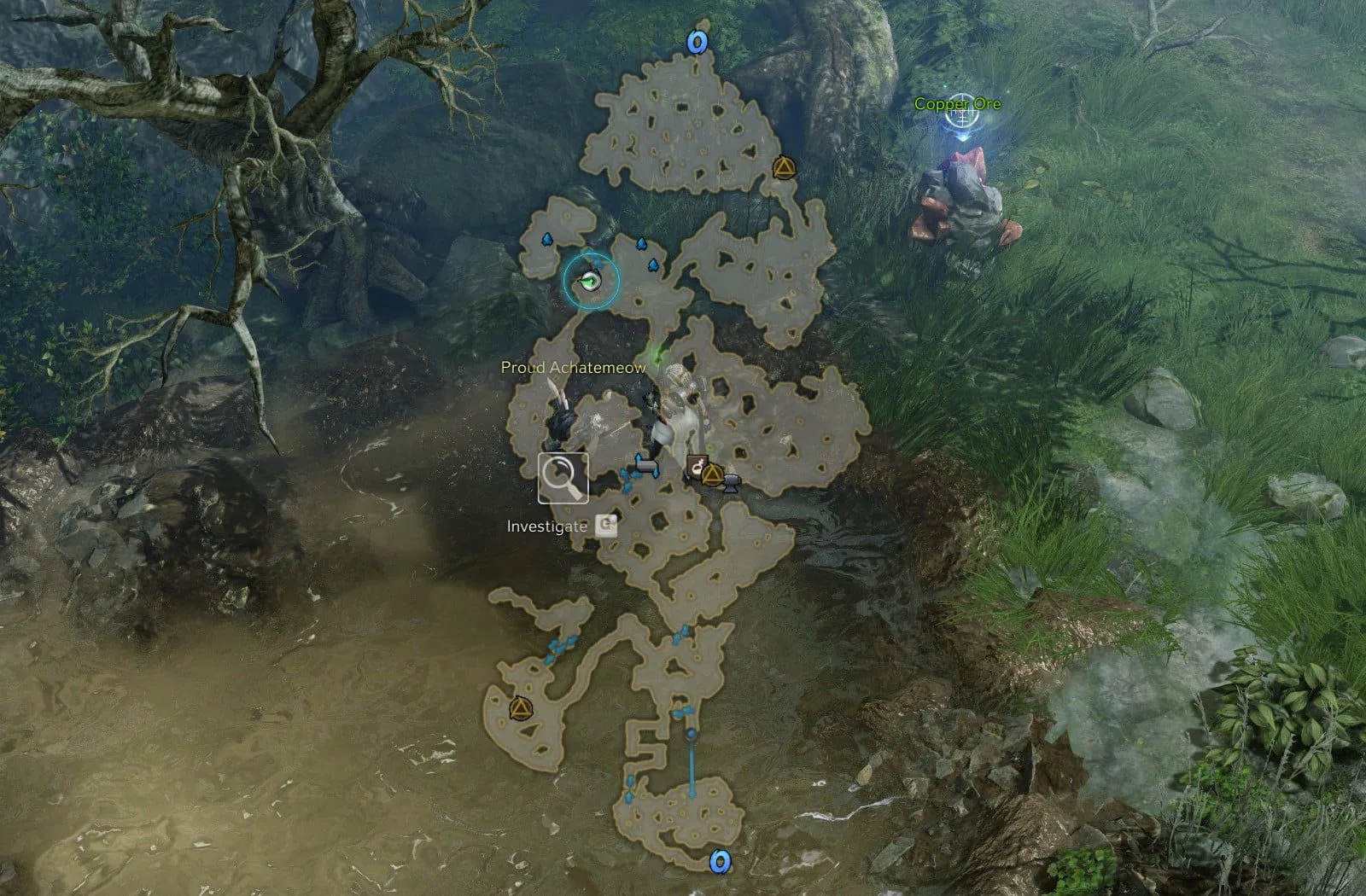This screenshot has height=896, width=1366.
Task: Select the blue portal marker at the map's south end
Action: 721,863
